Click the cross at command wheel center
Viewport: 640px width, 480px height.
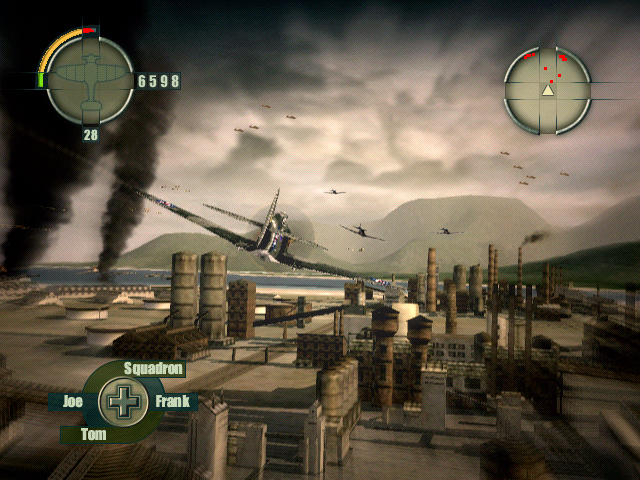tap(124, 402)
